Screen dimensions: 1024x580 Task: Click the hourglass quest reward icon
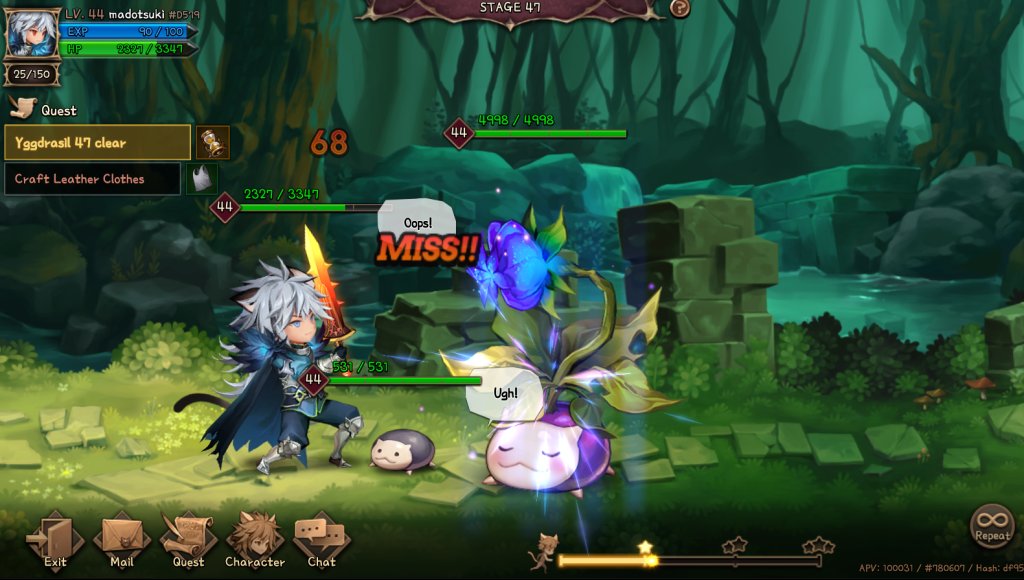(213, 143)
